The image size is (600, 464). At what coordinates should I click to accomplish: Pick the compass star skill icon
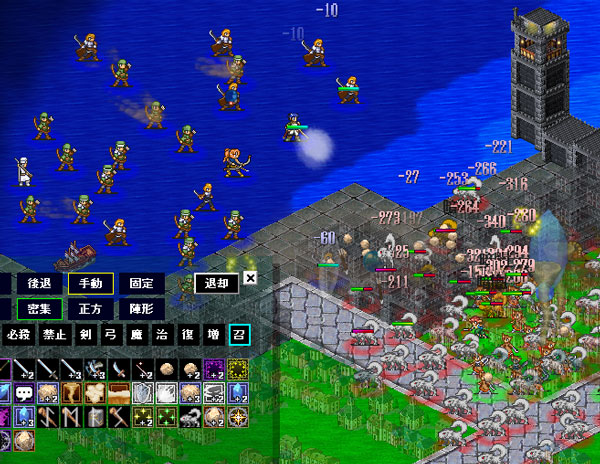click(x=238, y=416)
